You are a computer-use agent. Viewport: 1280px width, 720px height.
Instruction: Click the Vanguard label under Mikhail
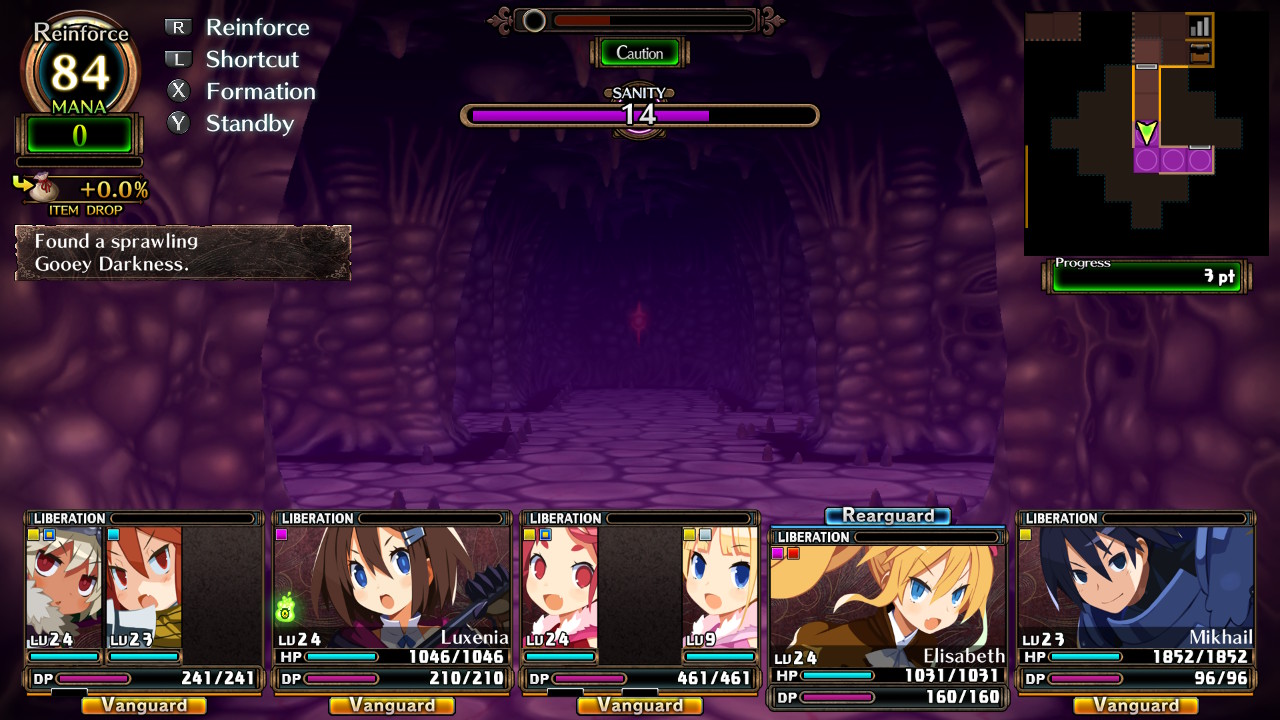1135,706
